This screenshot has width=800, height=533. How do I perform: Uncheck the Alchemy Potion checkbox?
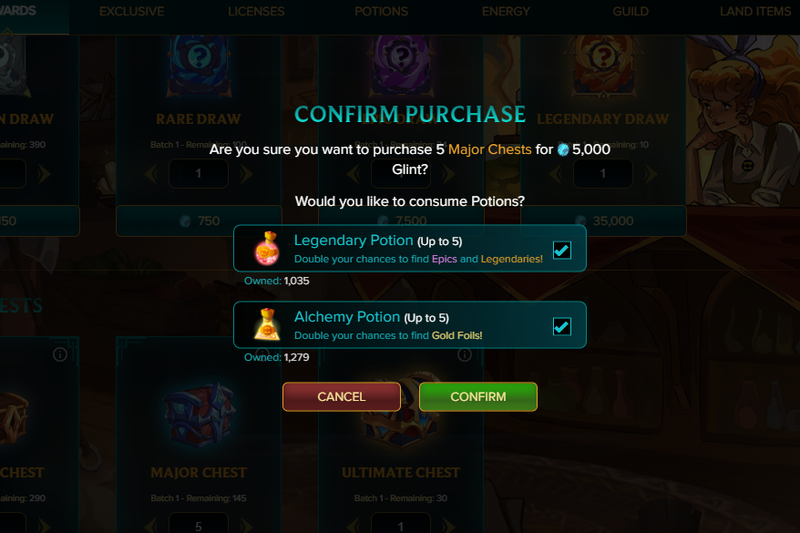pos(562,326)
